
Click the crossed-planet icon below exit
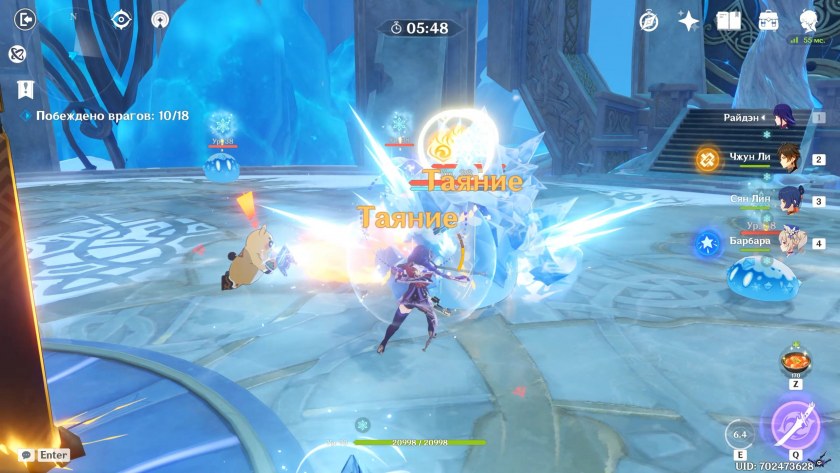coord(17,54)
